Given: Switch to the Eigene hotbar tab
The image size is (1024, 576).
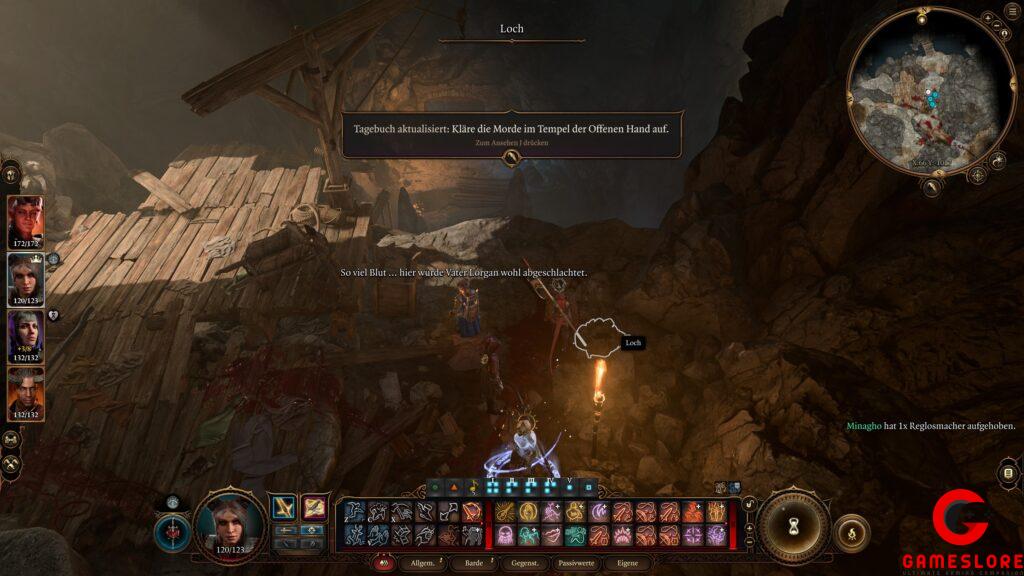Looking at the screenshot, I should (627, 564).
